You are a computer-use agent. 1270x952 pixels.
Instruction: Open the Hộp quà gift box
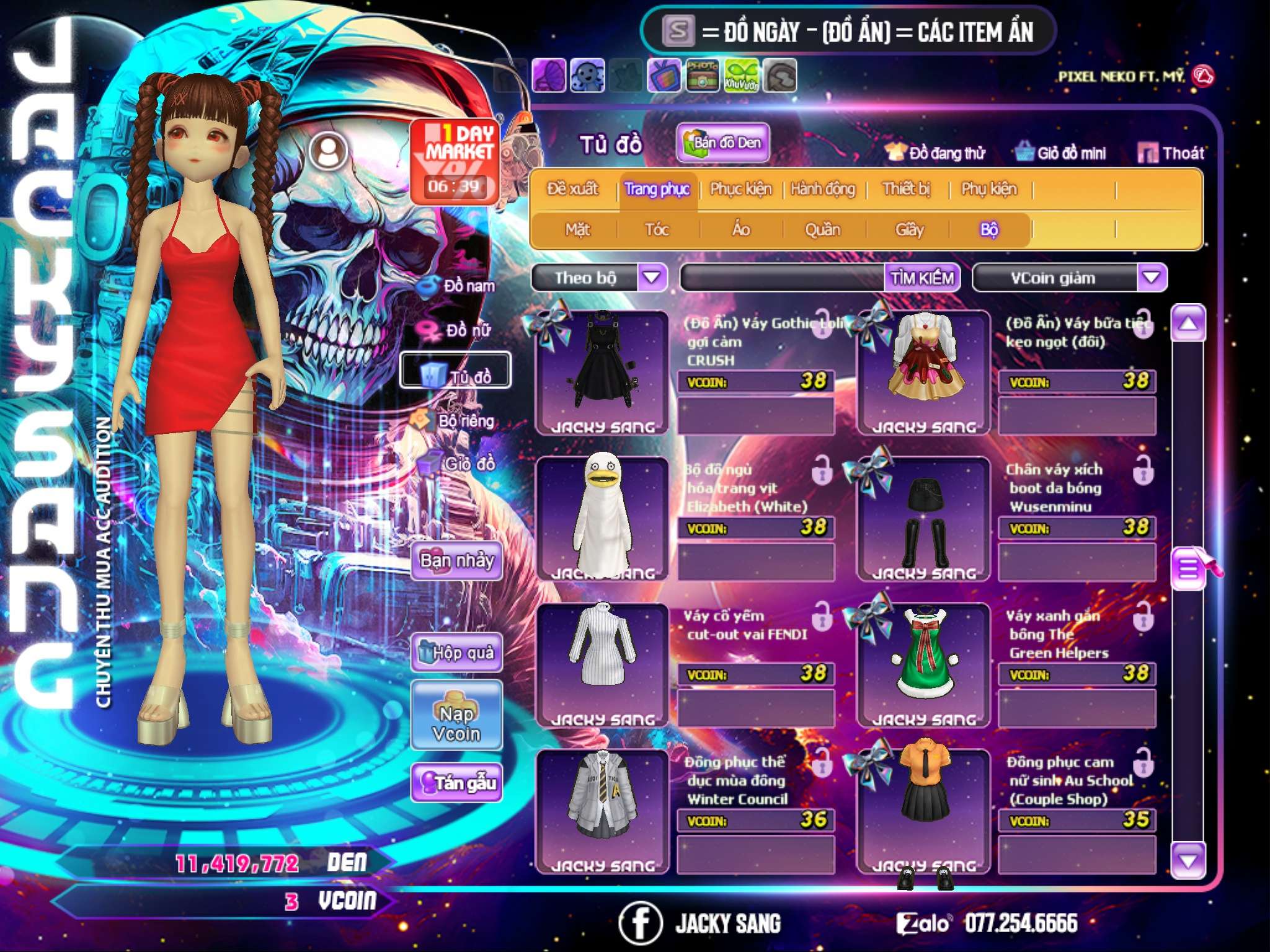point(457,653)
